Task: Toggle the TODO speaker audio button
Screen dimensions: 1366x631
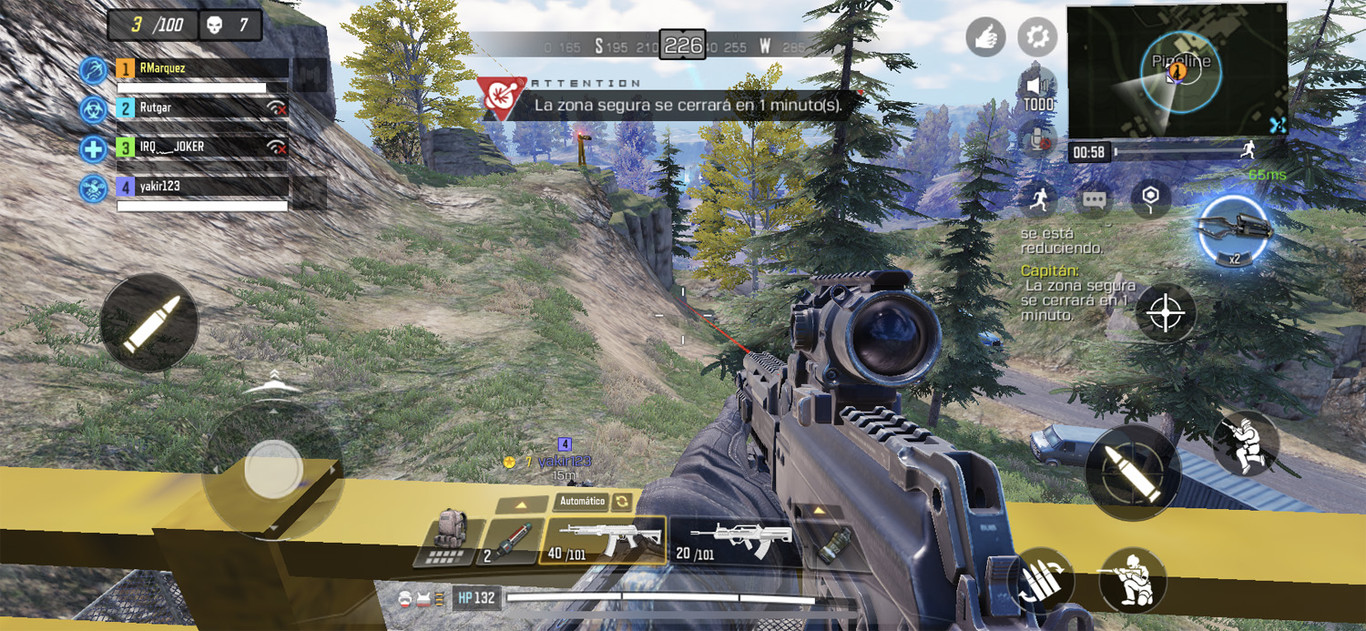Action: click(1038, 88)
